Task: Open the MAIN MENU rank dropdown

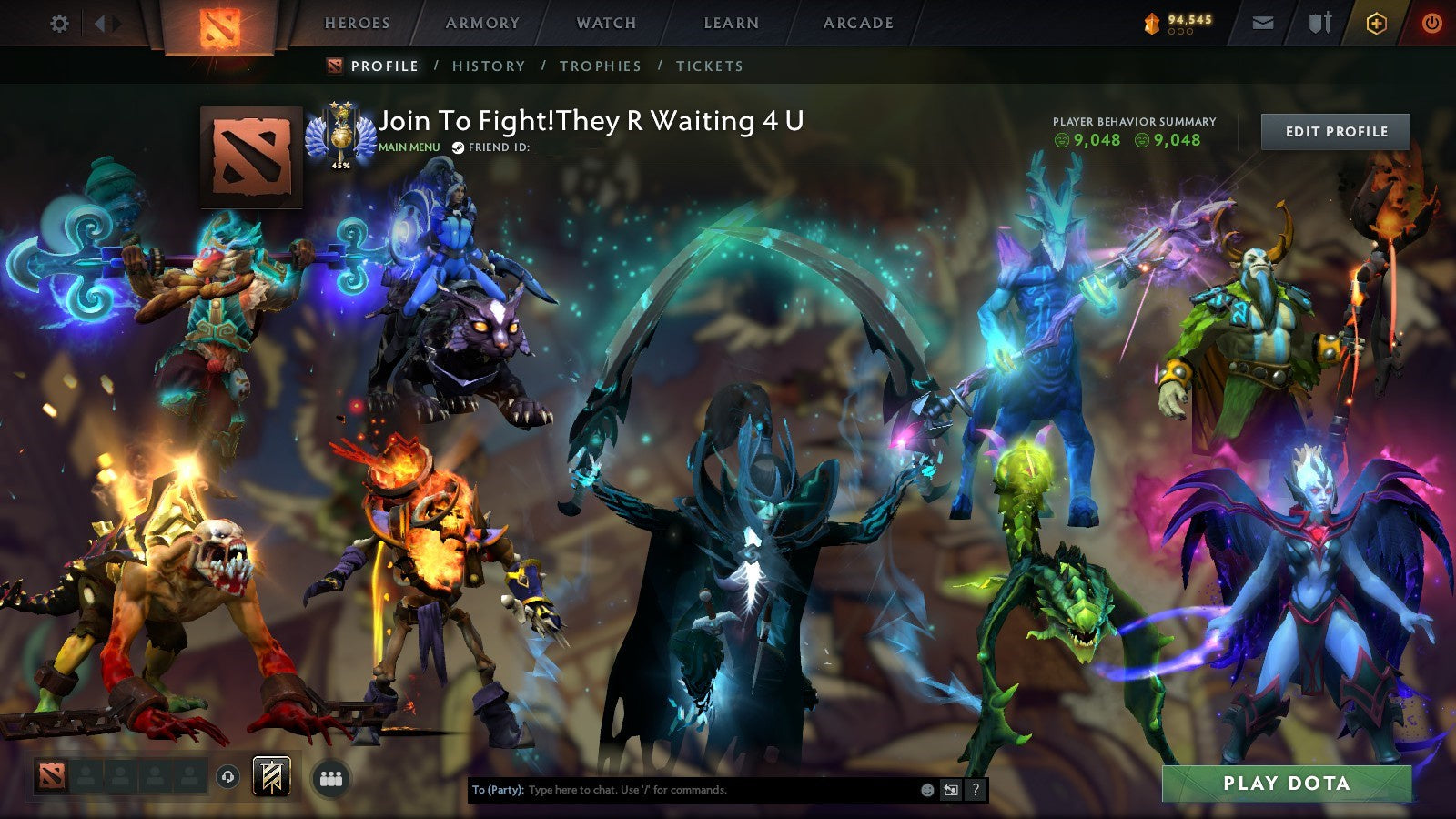Action: (x=409, y=147)
